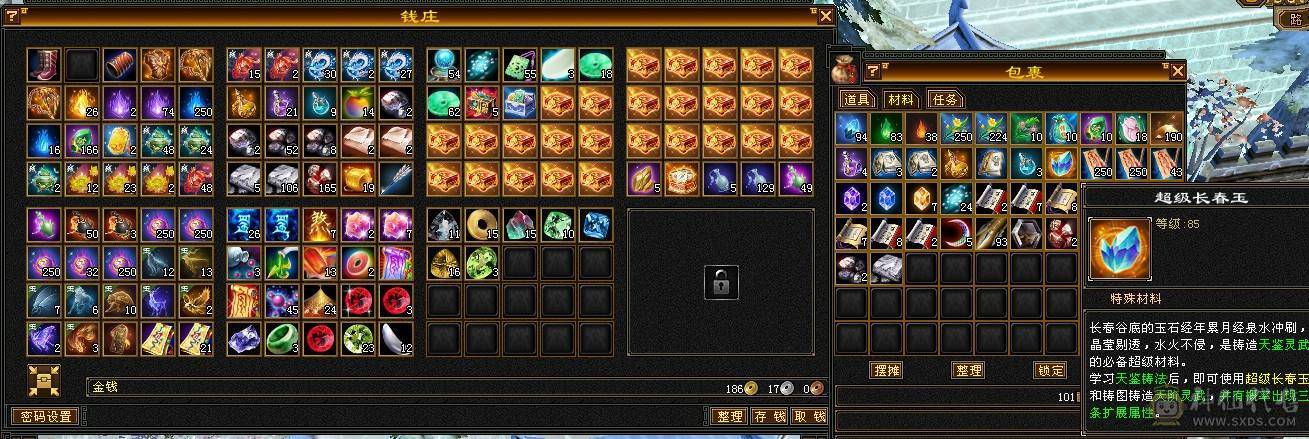Select the crystal ball stack of 54
Screen dimensions: 1309x439
444,64
